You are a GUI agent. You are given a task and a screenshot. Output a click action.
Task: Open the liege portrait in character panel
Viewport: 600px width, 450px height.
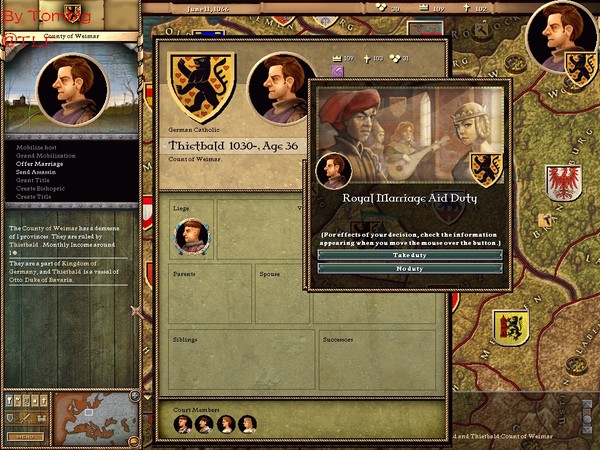191,236
